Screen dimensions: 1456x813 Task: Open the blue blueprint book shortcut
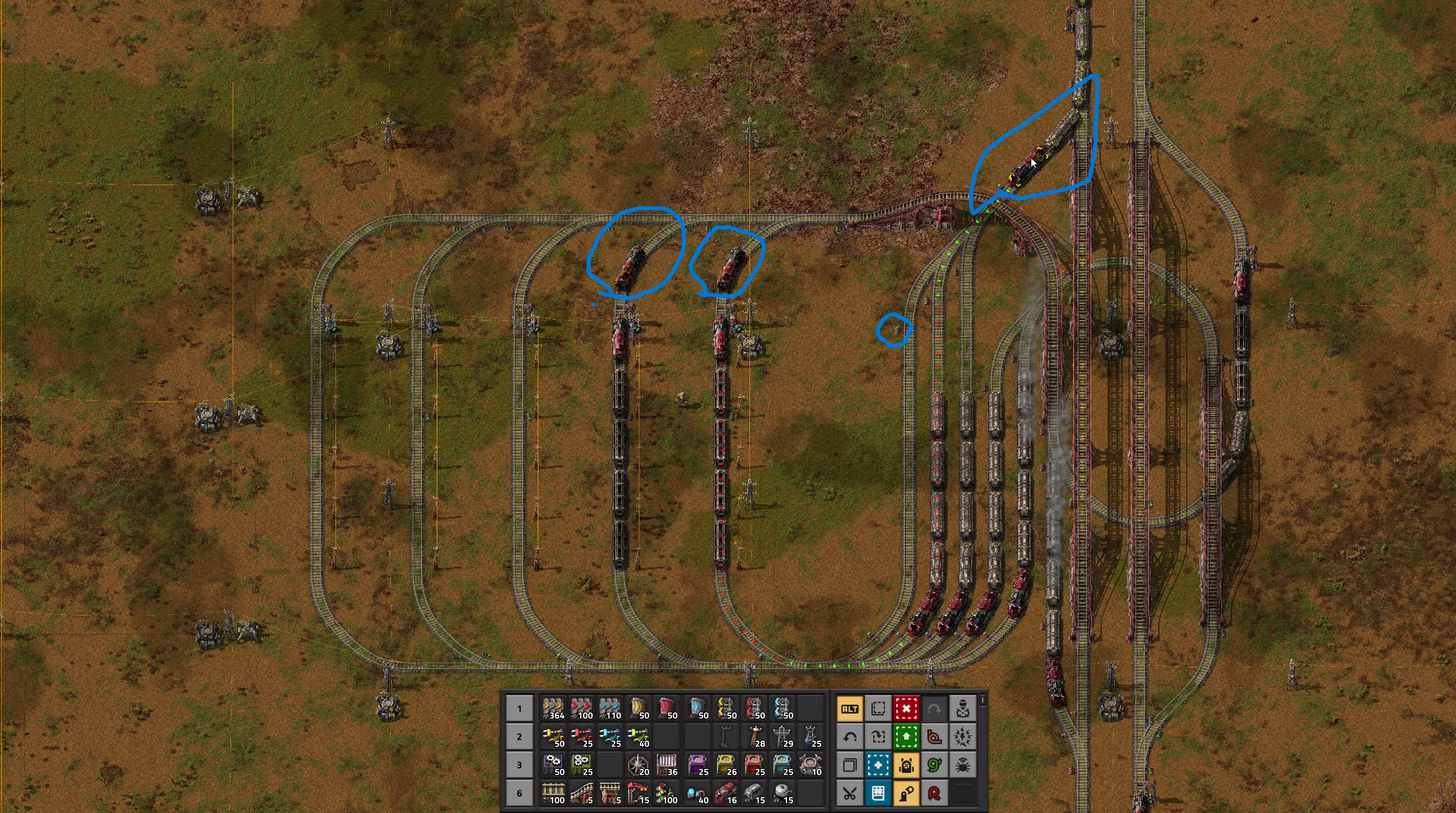[878, 793]
